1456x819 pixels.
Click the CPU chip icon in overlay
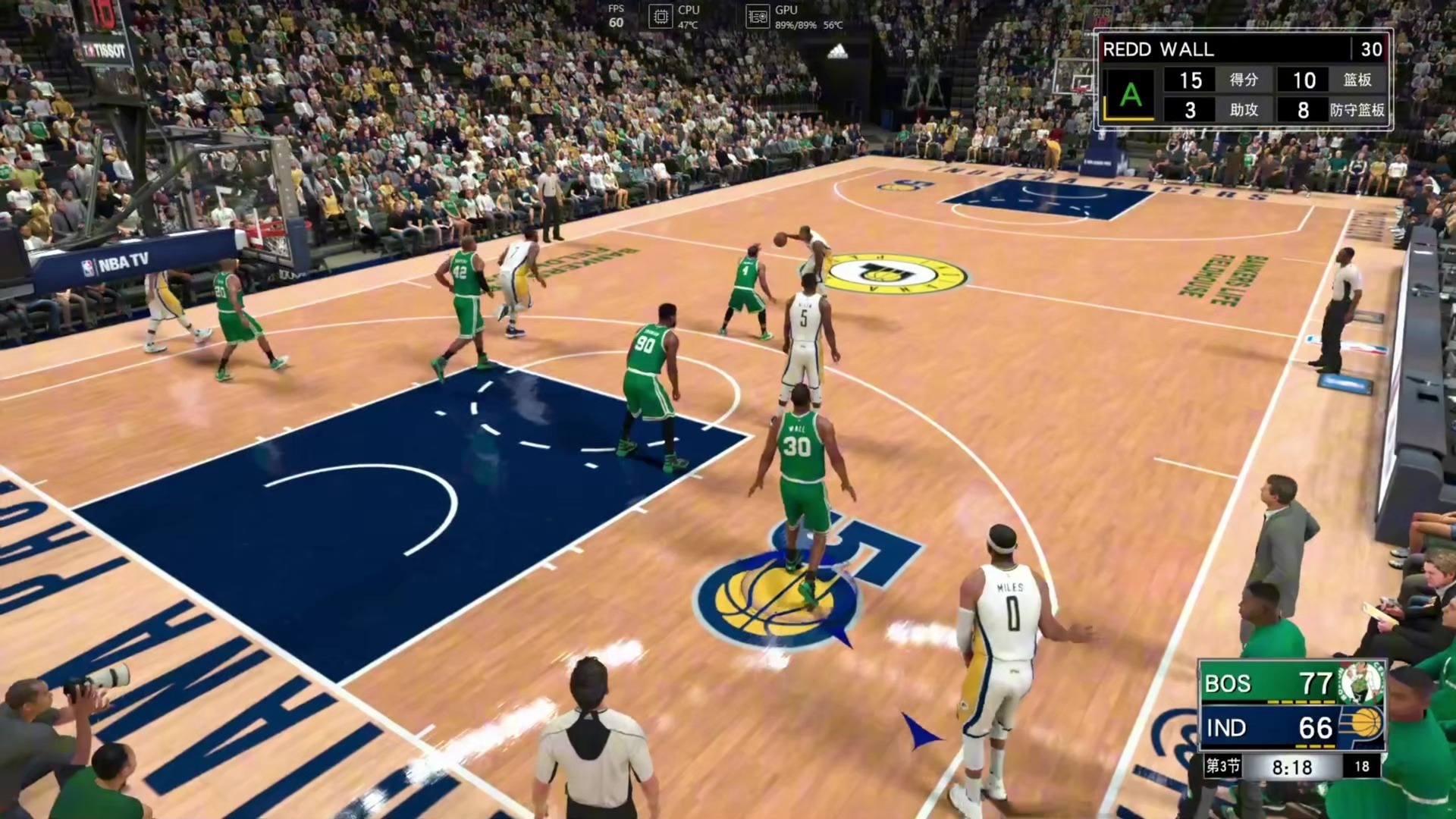661,17
